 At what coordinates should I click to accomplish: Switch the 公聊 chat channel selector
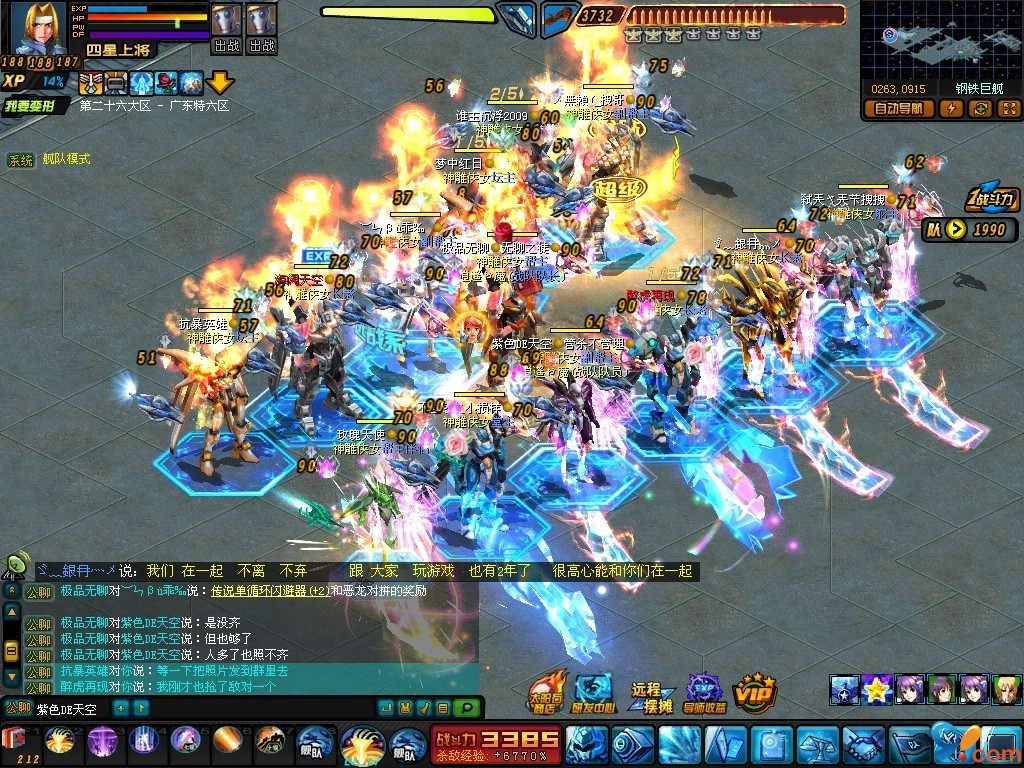(16, 709)
